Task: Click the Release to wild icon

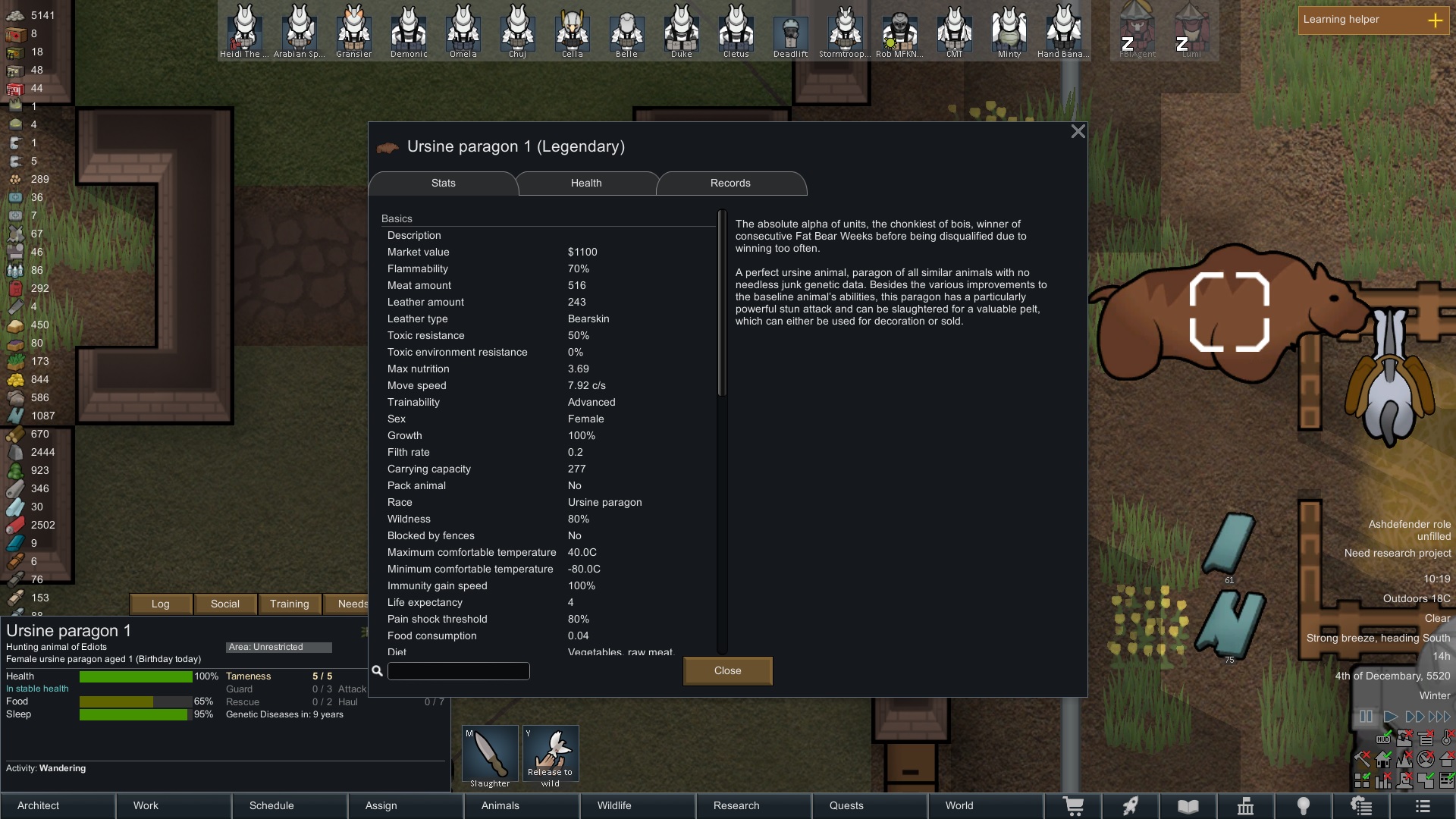Action: (551, 752)
